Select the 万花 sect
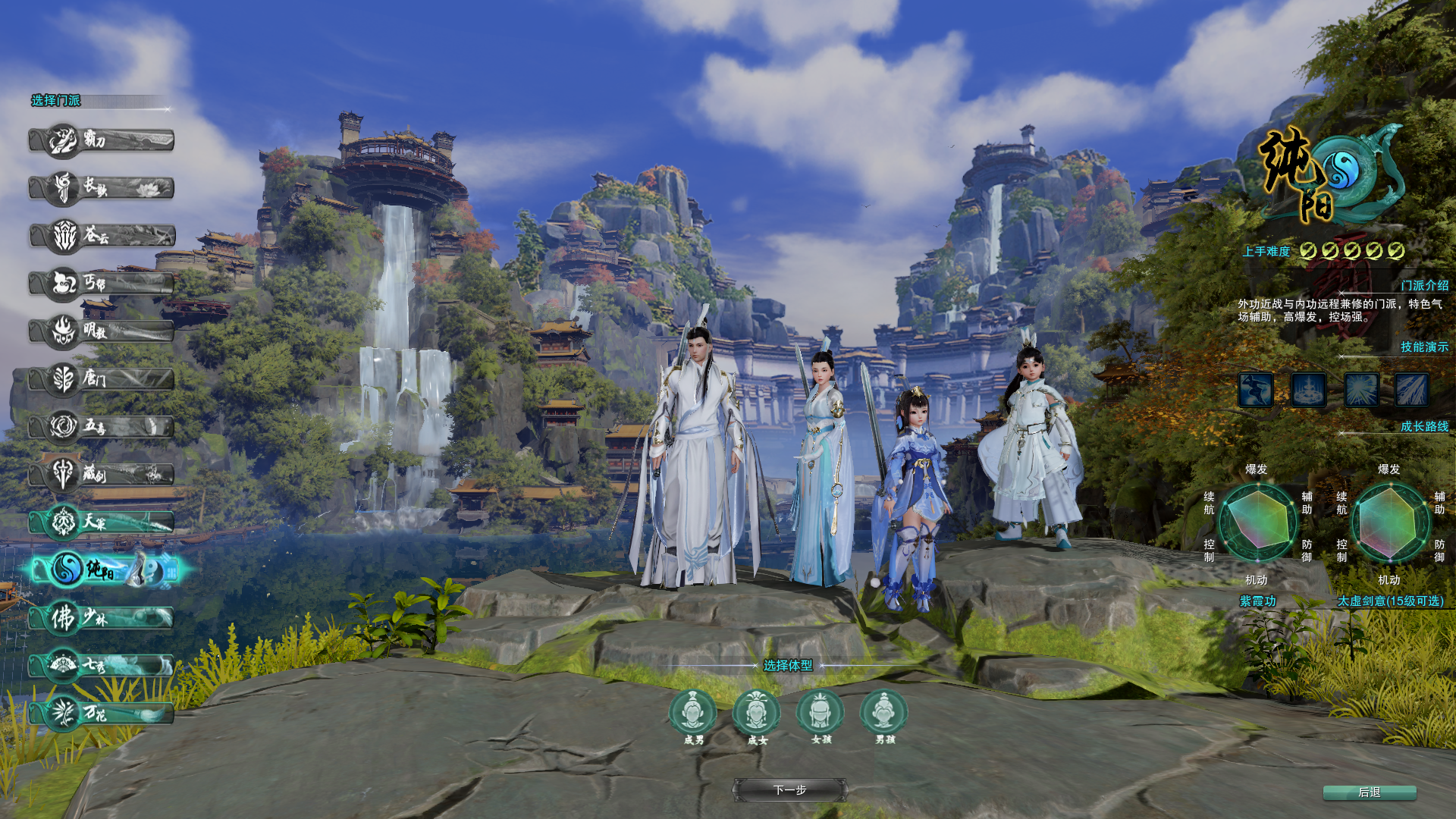 click(102, 714)
